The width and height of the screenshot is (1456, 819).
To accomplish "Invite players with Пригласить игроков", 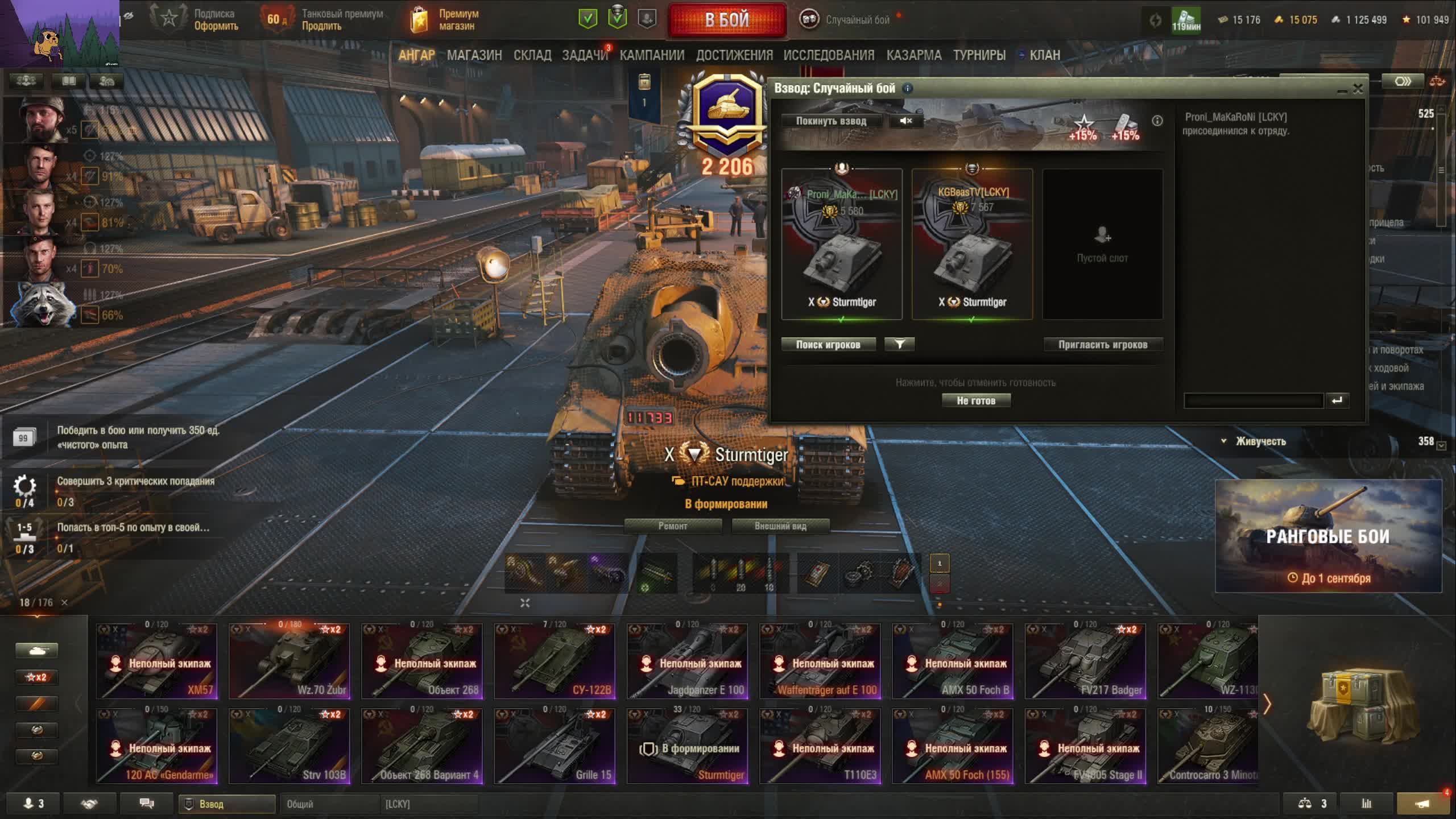I will tap(1102, 344).
